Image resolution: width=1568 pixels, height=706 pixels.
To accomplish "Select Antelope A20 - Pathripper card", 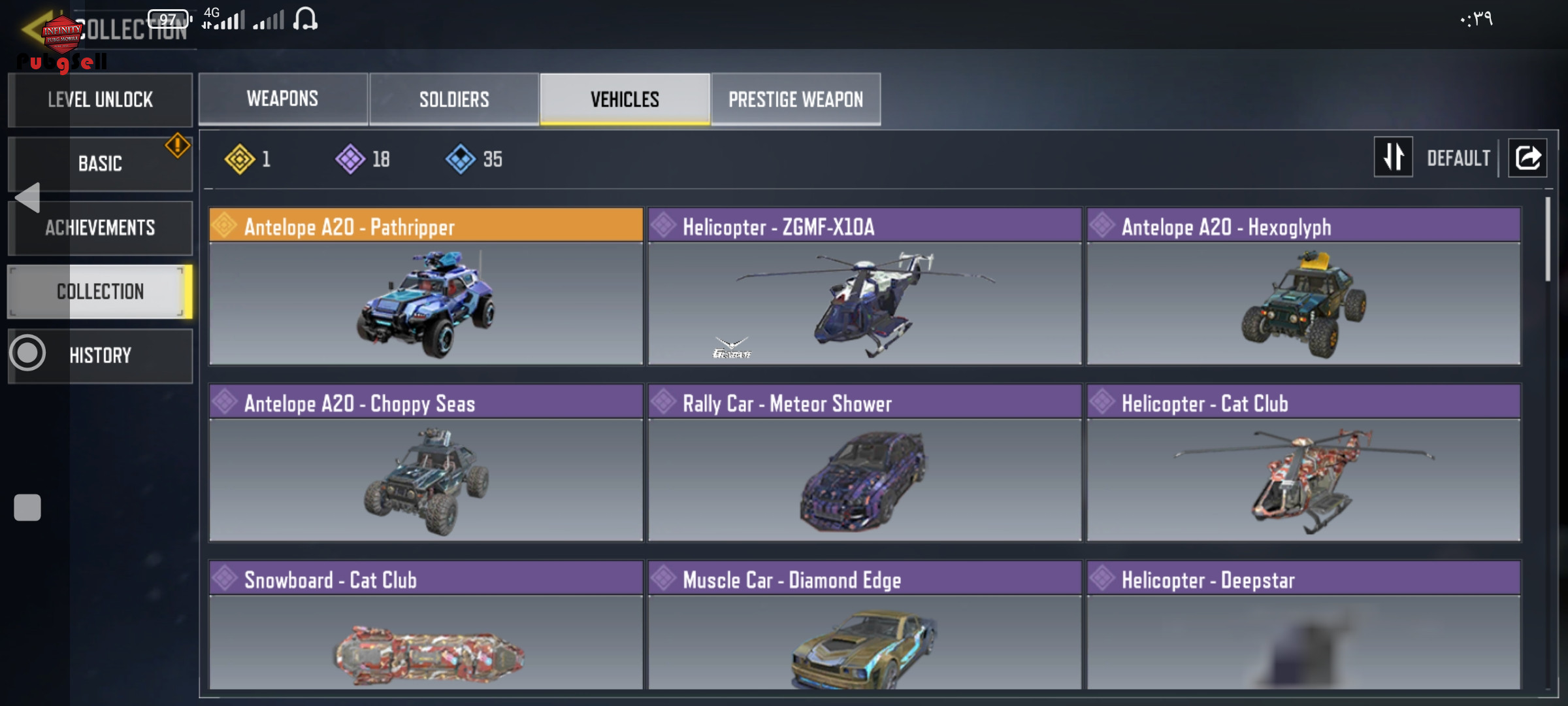I will [x=426, y=286].
